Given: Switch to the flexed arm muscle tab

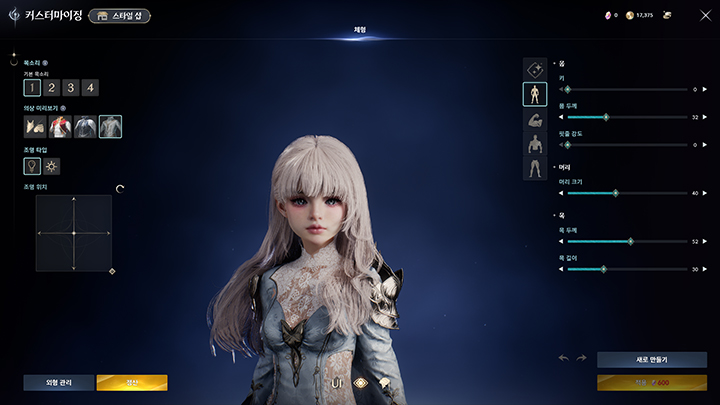Looking at the screenshot, I should coord(535,119).
